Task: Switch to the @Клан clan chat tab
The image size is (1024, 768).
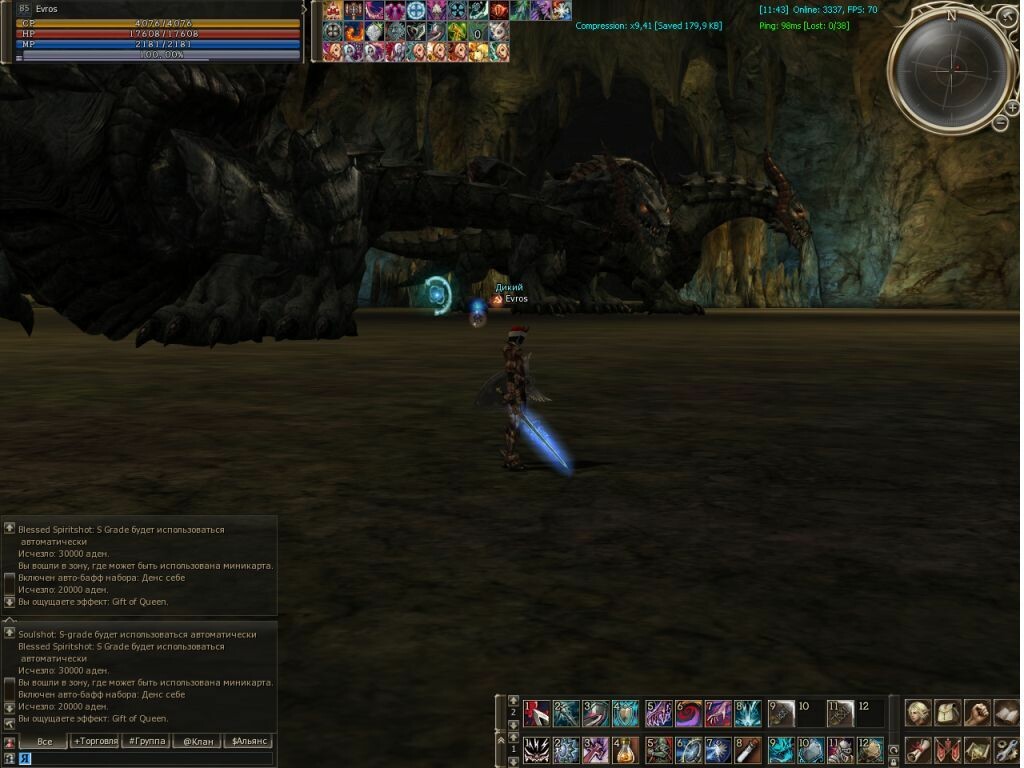Action: click(196, 741)
